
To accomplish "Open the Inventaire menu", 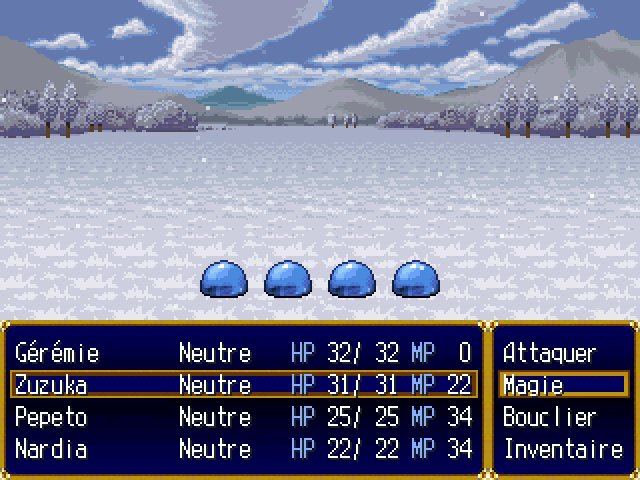I will pos(562,449).
